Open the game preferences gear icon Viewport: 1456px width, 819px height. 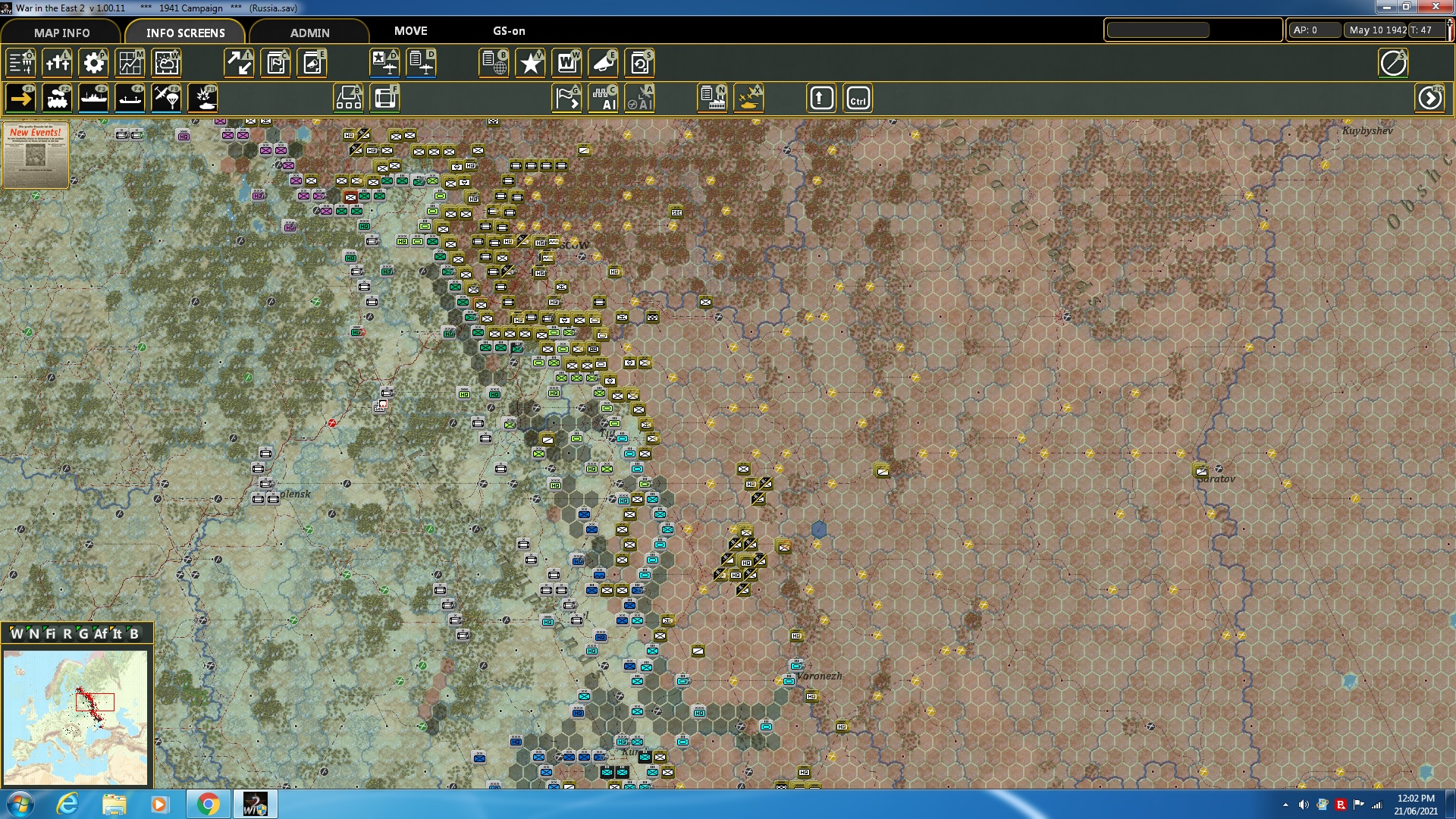coord(94,63)
